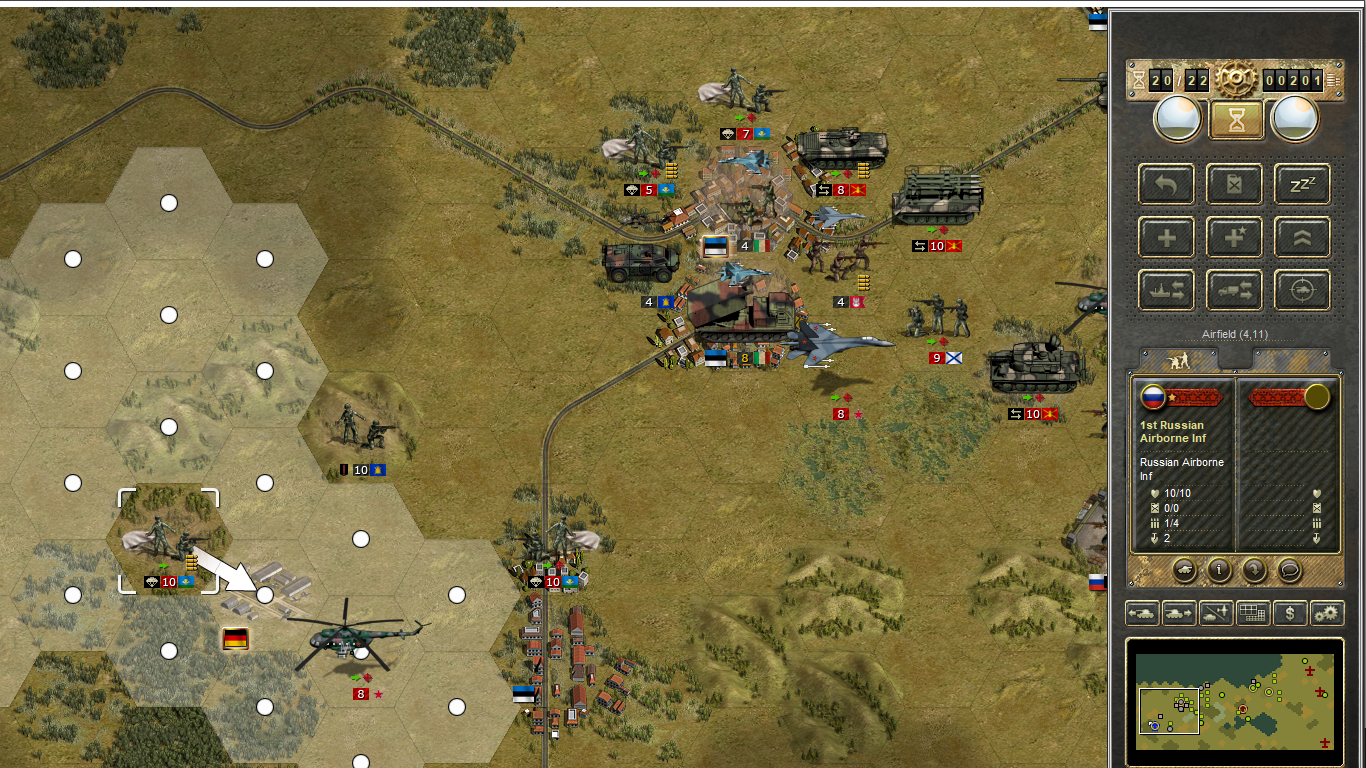The image size is (1366, 768).
Task: Undo the last move with the arrow button
Action: tap(1166, 184)
